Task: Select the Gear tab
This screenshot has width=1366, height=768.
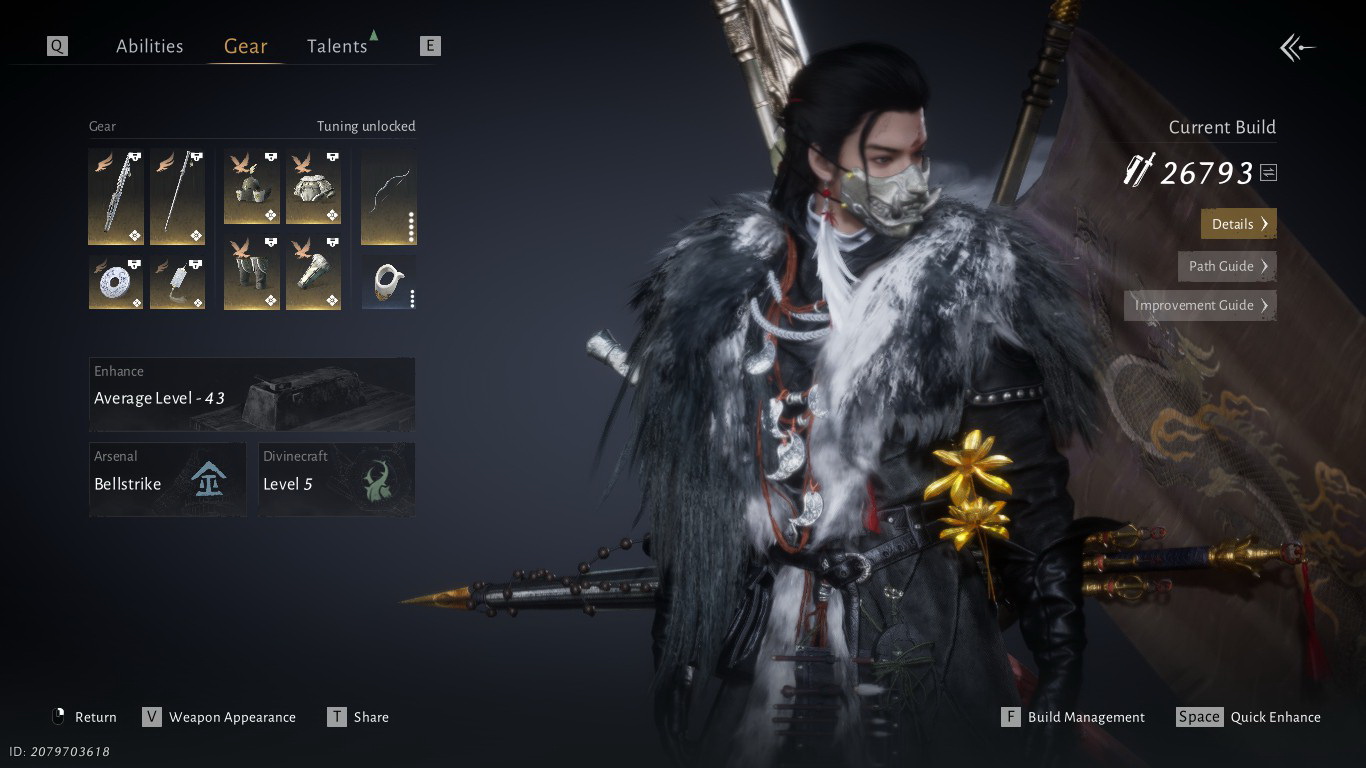Action: (245, 46)
